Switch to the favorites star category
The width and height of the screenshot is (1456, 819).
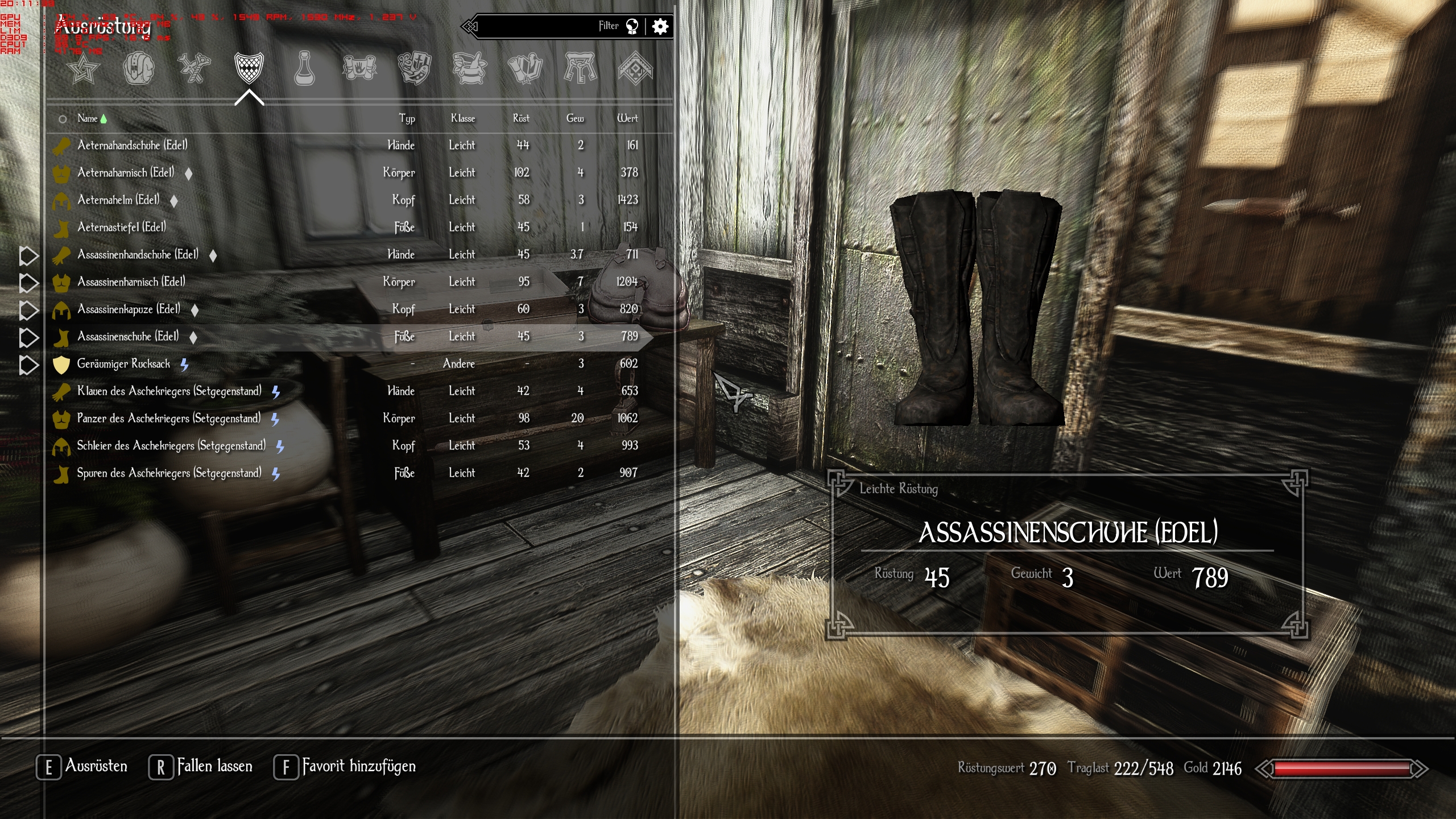click(83, 69)
